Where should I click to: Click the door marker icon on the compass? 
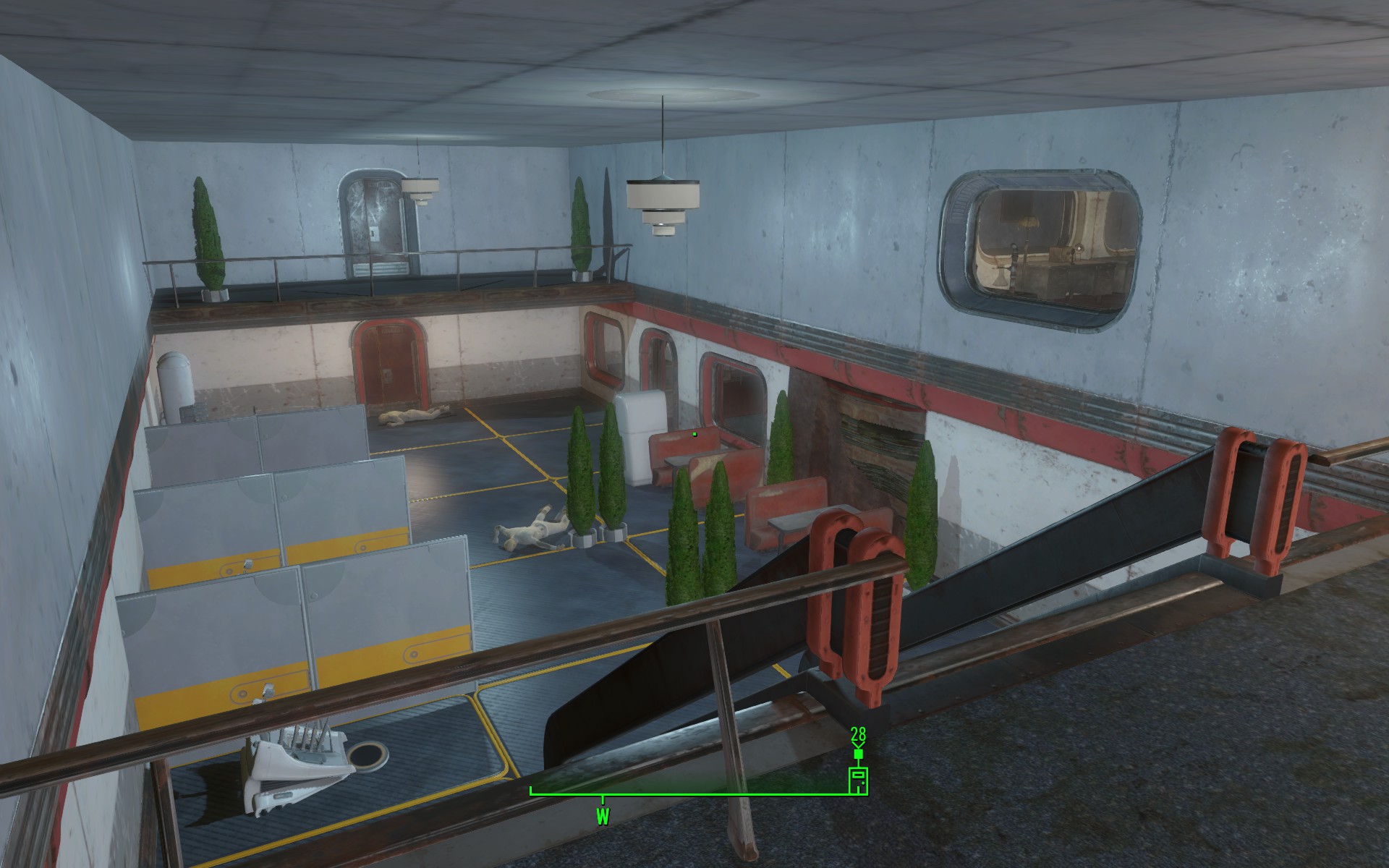point(858,781)
